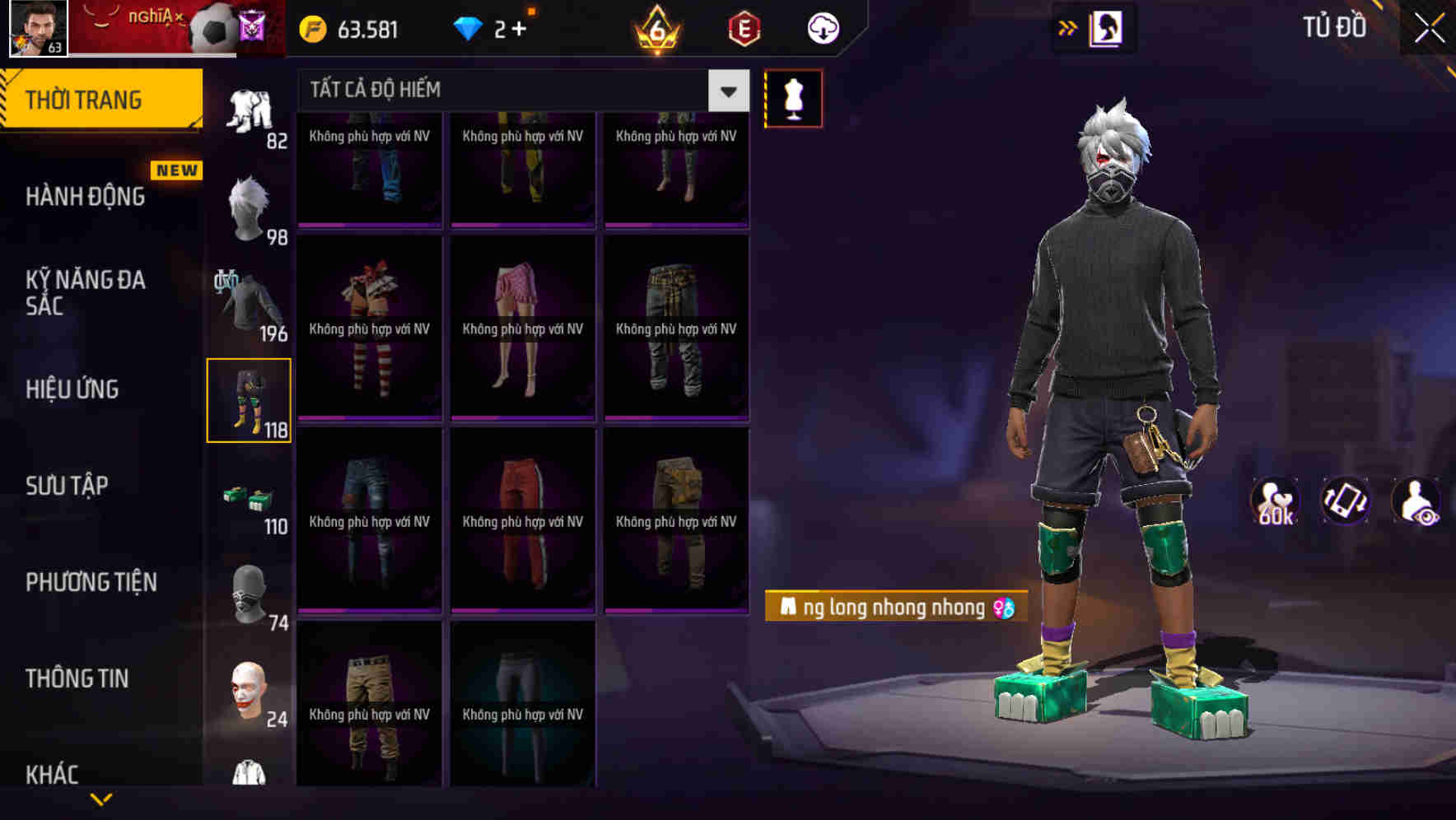Click the 60k likes icon near the character
This screenshot has height=820, width=1456.
pos(1275,502)
